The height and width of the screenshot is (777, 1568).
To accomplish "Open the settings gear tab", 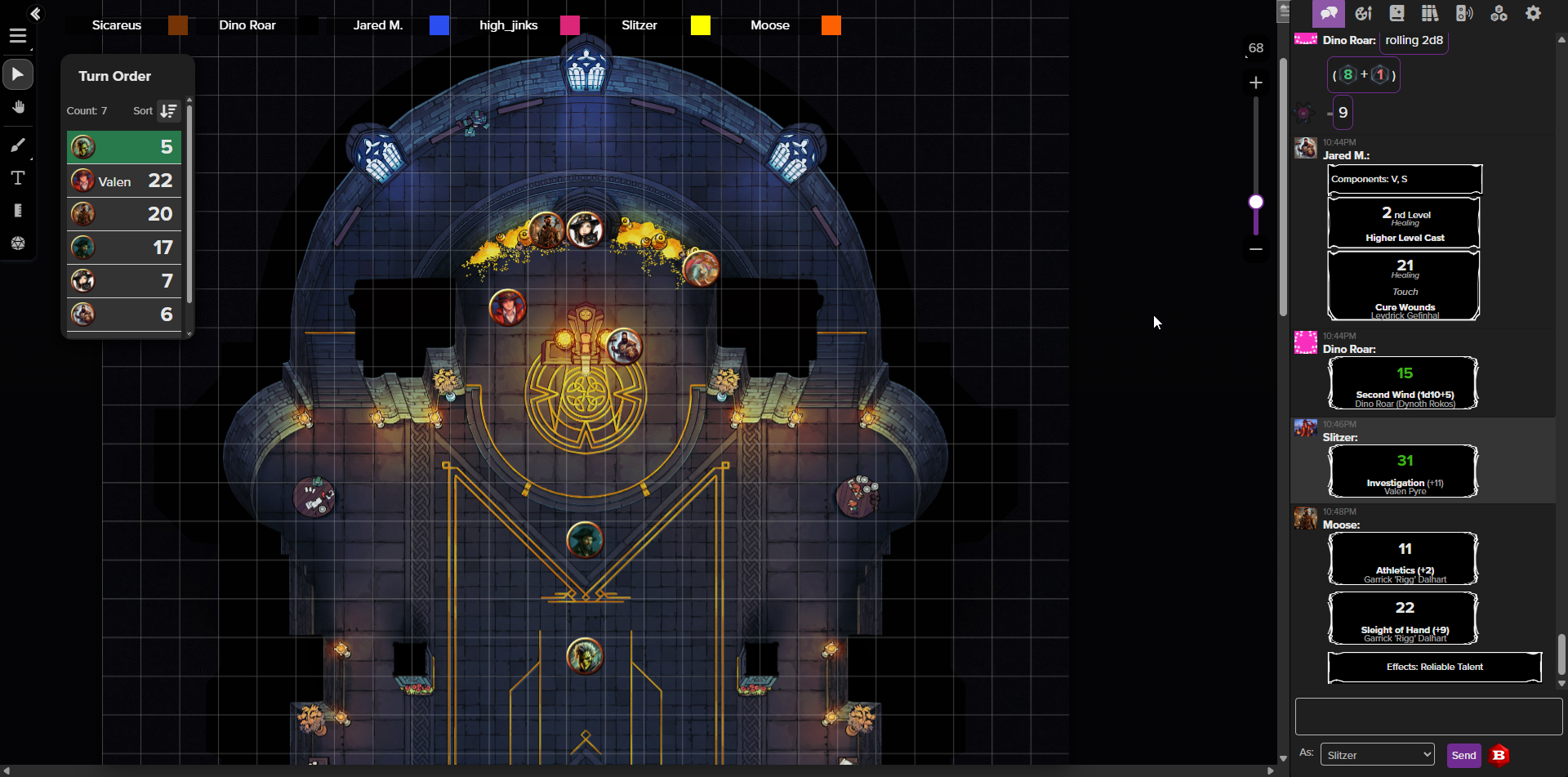I will tap(1534, 14).
